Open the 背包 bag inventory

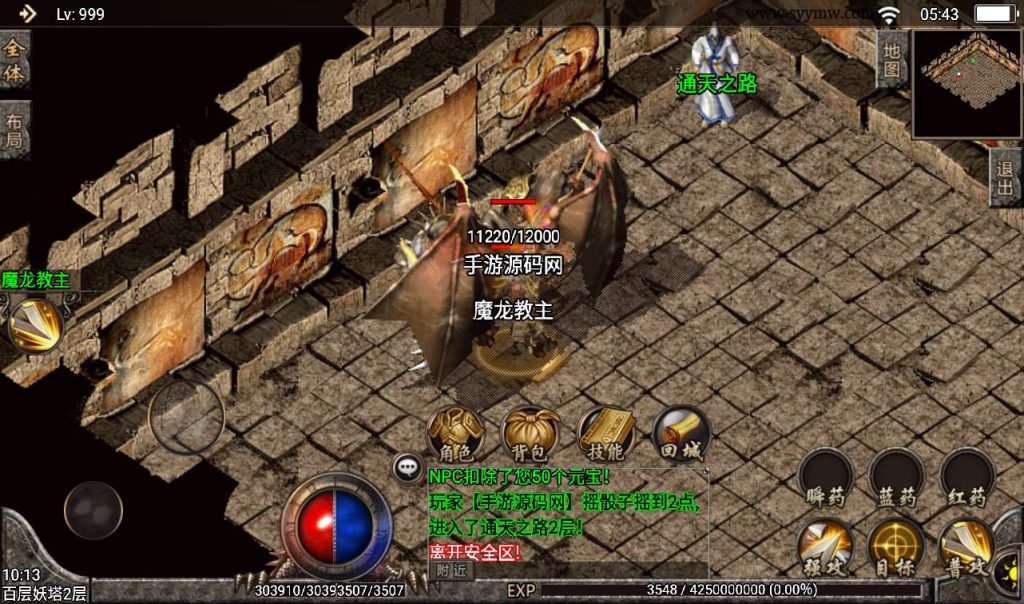(530, 435)
